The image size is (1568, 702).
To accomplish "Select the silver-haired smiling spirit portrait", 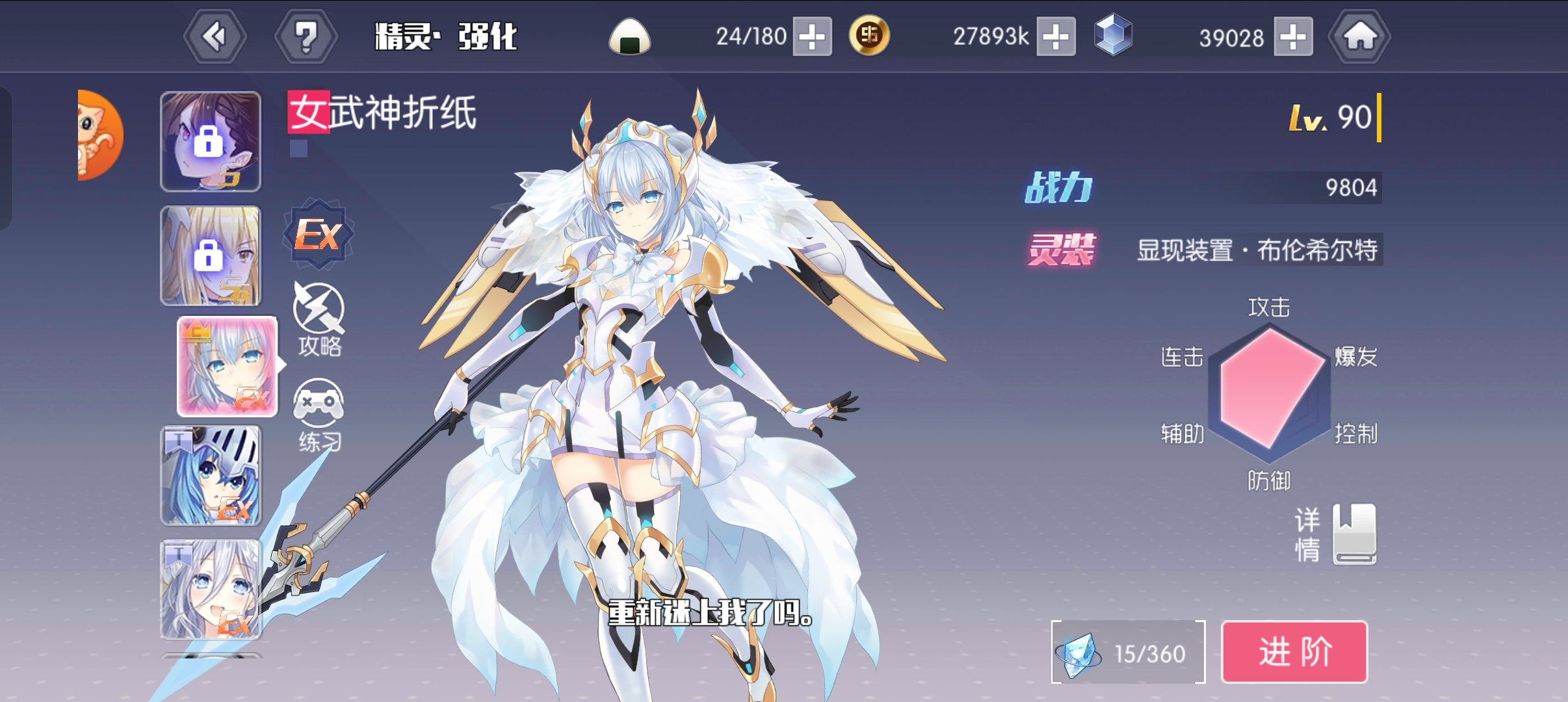I will (x=211, y=590).
